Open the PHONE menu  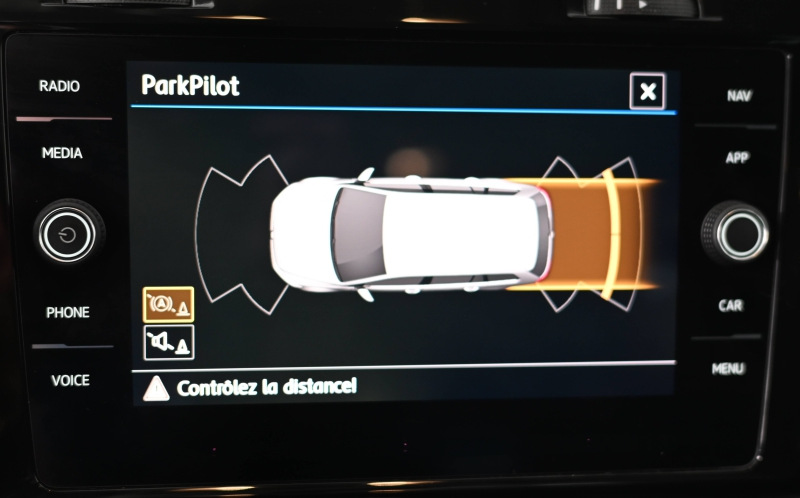coord(67,312)
